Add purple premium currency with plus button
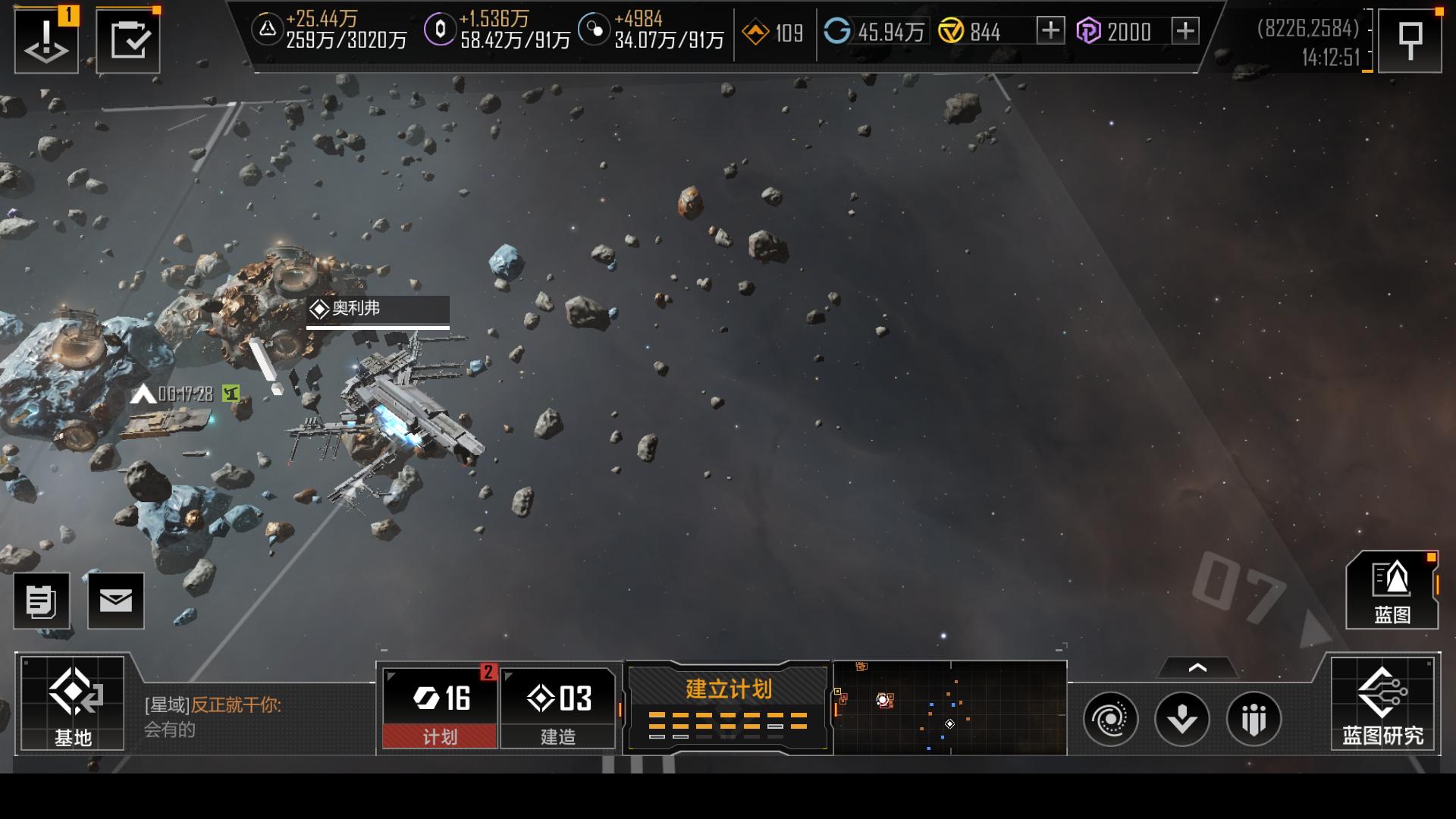 click(1185, 31)
